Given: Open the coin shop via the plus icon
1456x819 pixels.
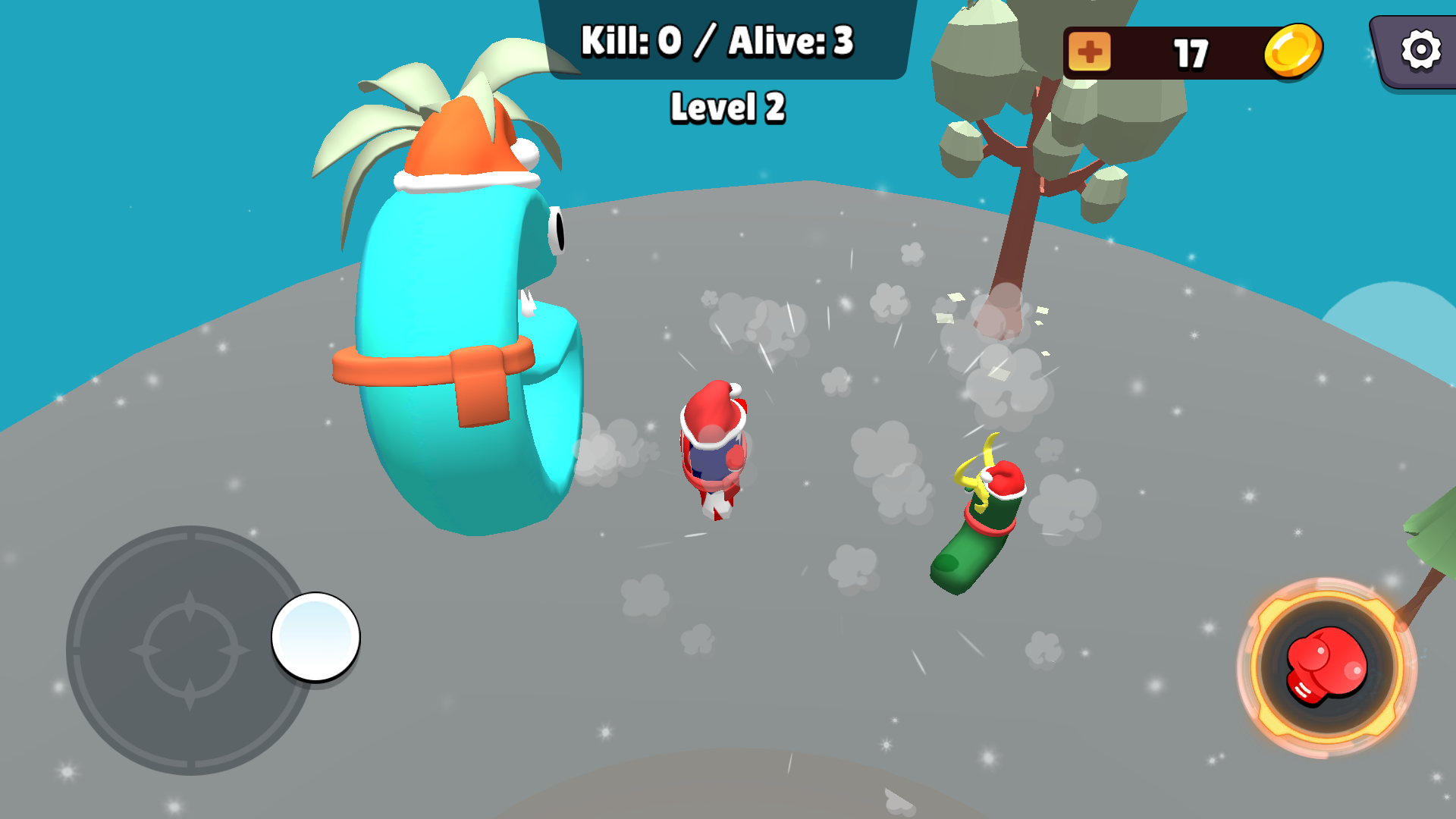Looking at the screenshot, I should 1090,51.
